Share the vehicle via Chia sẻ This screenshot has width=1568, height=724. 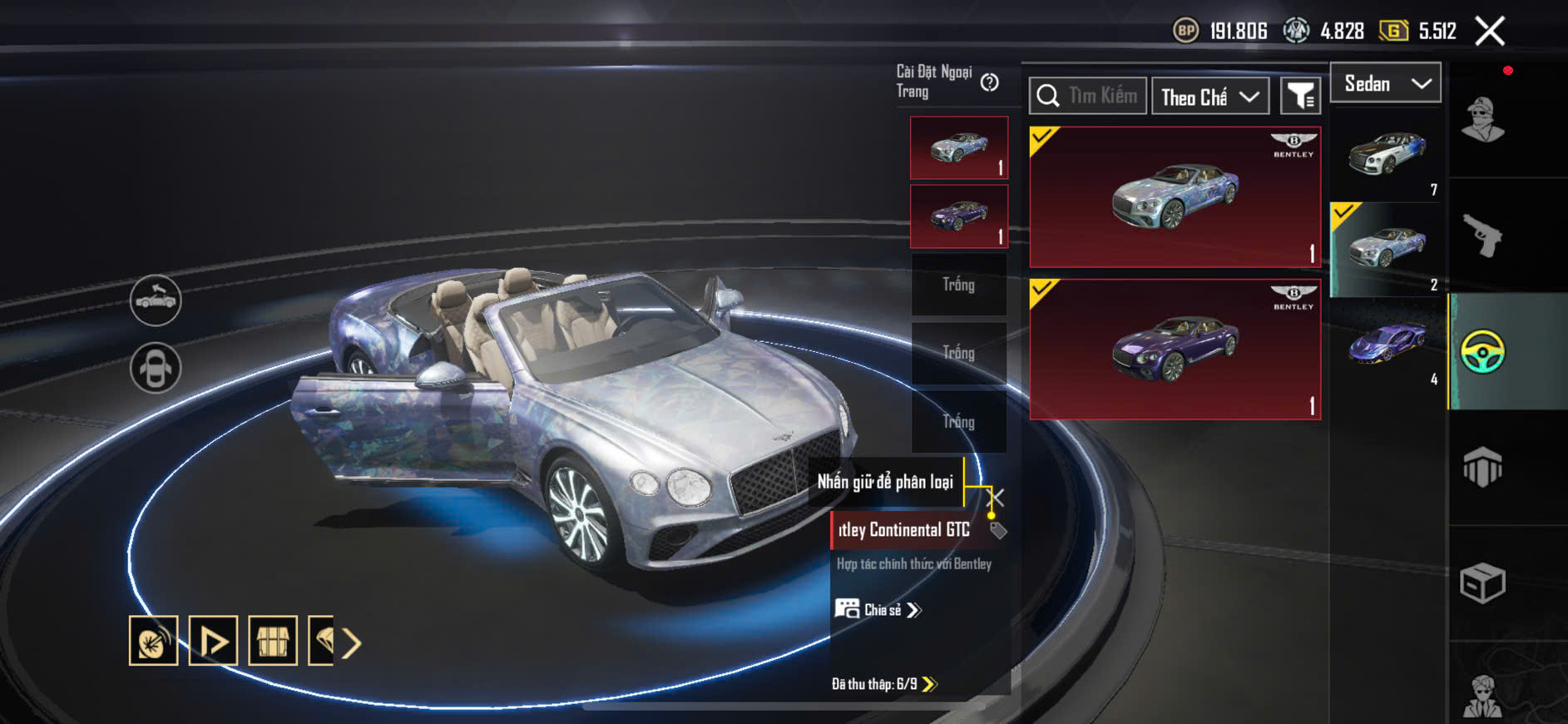pos(878,610)
